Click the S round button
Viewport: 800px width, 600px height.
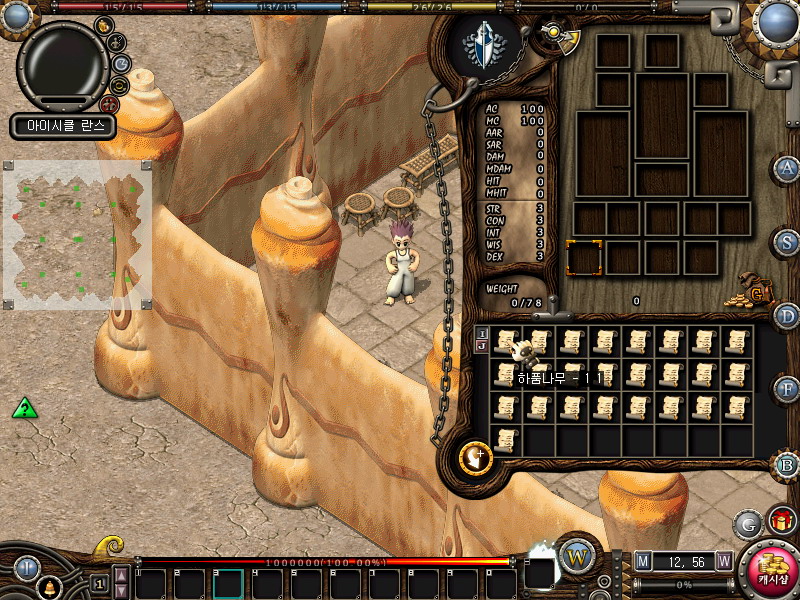coord(788,241)
